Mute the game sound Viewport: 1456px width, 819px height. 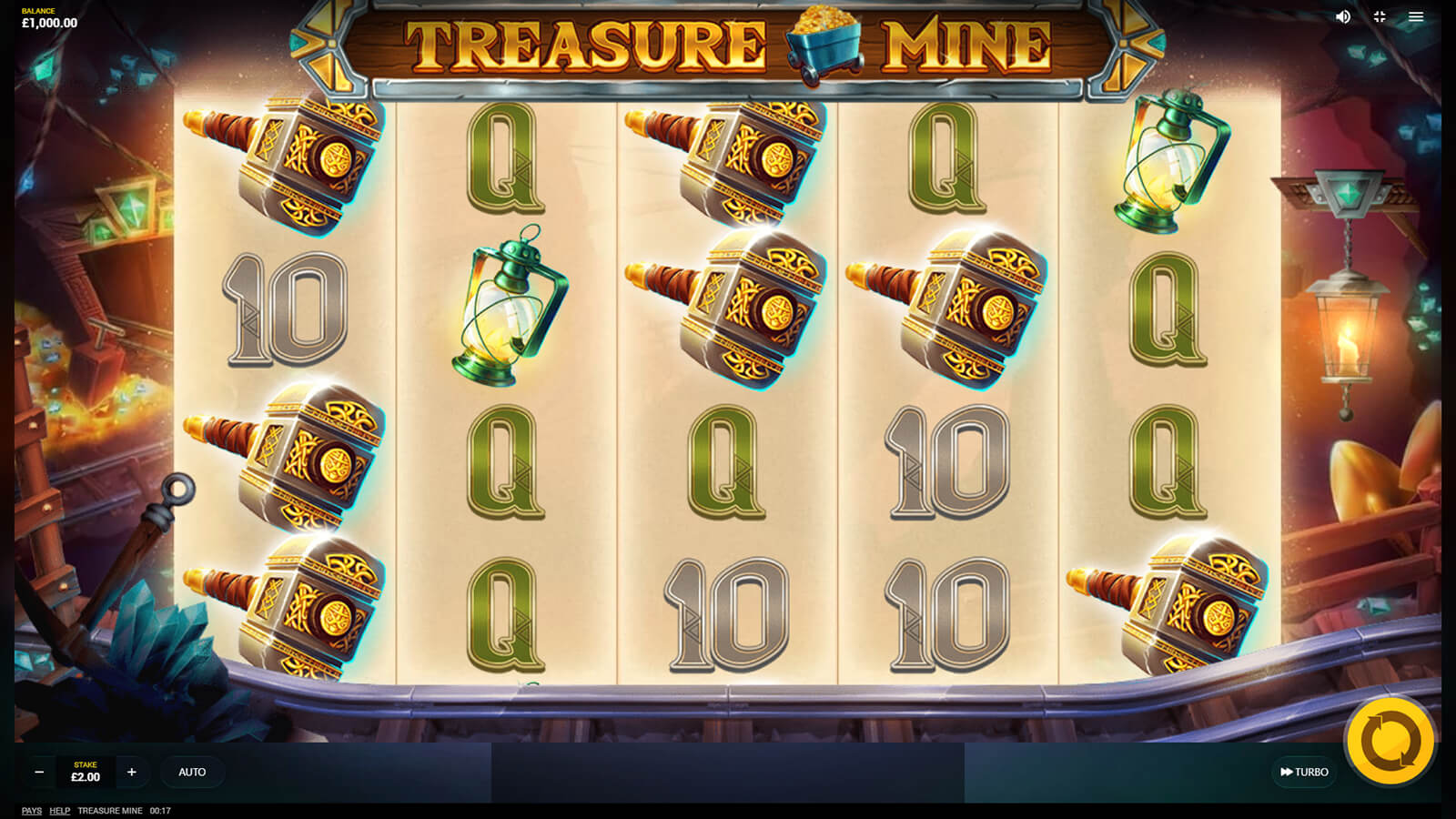click(1343, 16)
